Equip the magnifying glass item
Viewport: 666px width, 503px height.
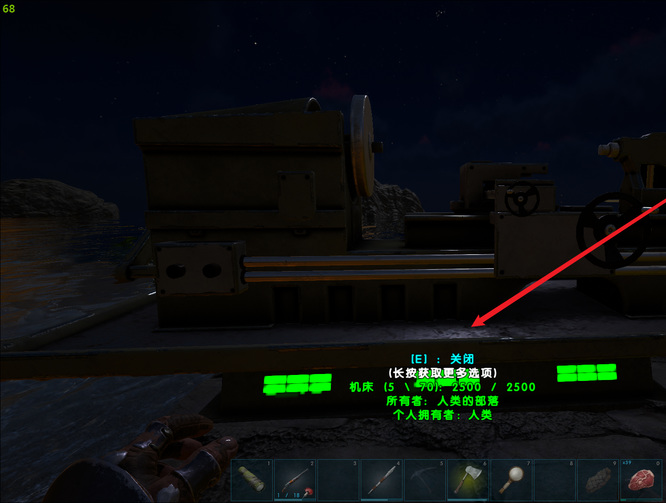511,479
